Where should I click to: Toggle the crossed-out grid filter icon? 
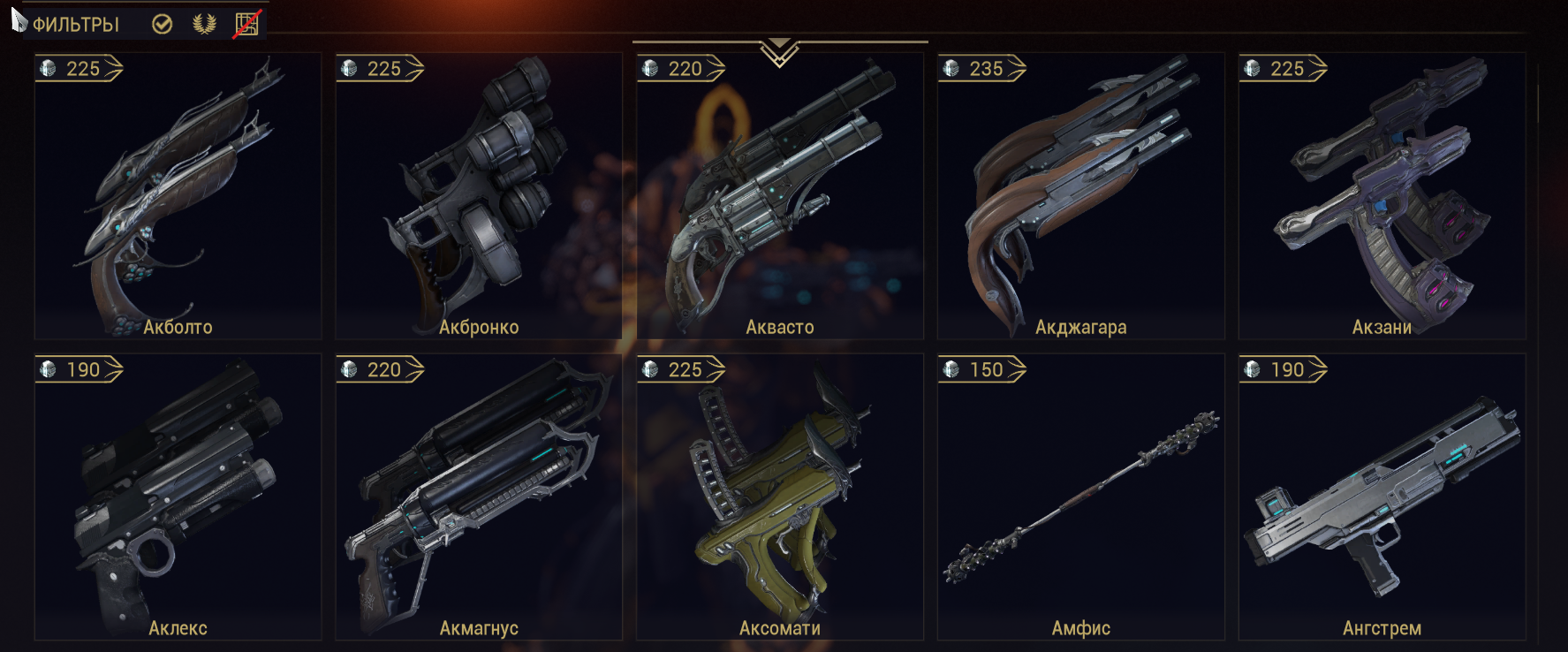(246, 24)
